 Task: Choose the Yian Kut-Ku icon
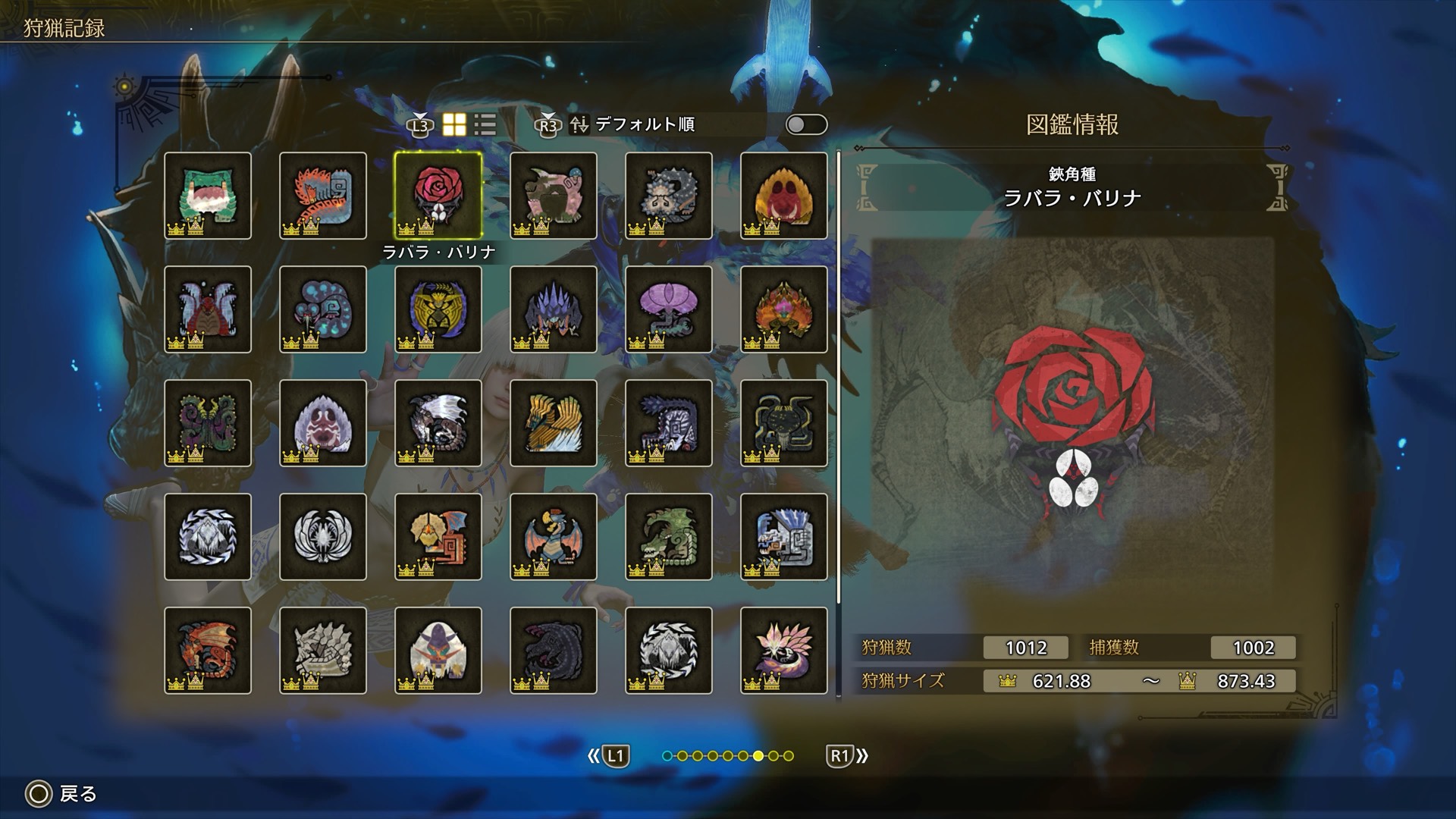pyautogui.click(x=438, y=536)
